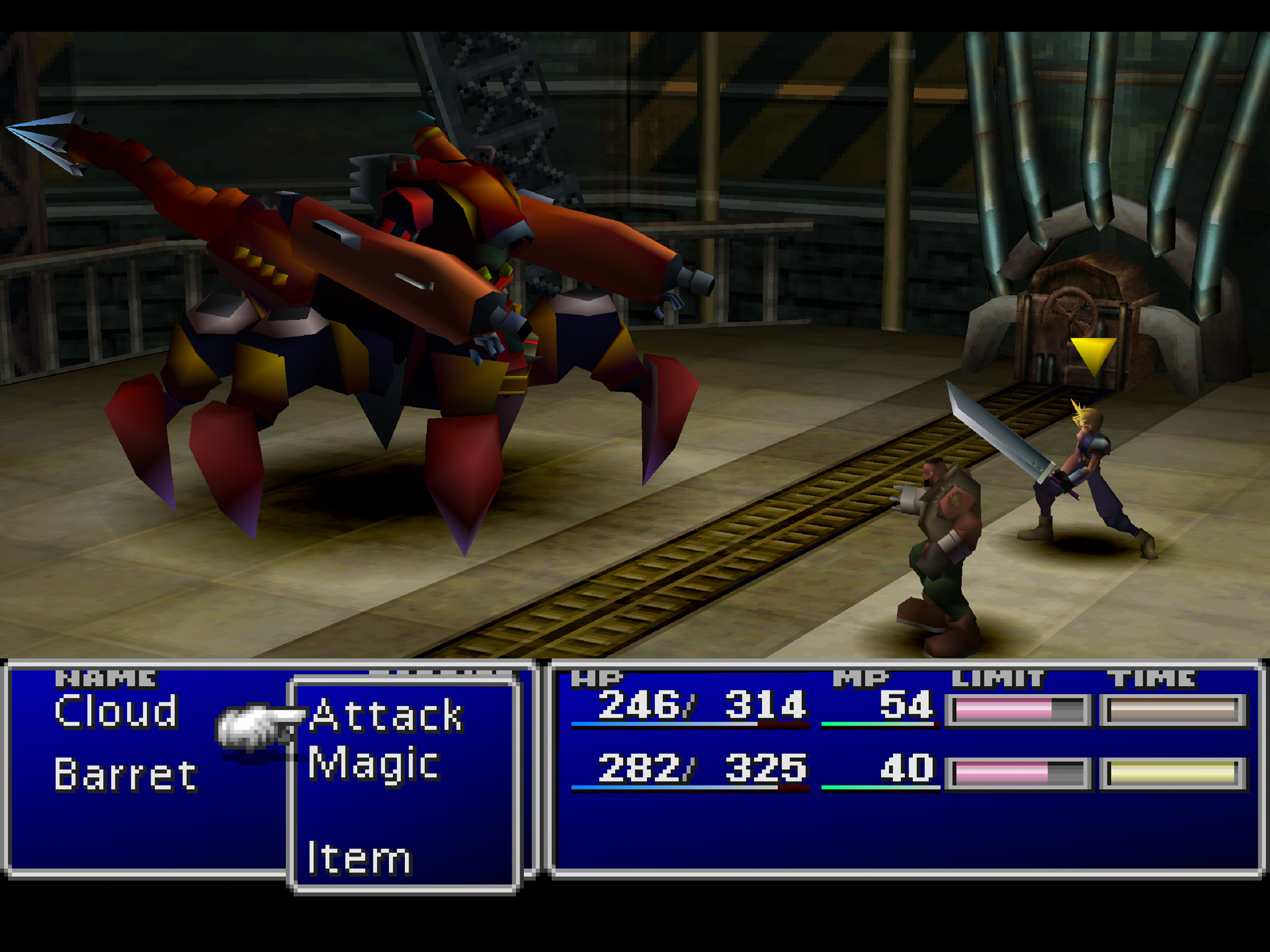Open the Item command
Screen dimensions: 1270x952
[359, 858]
